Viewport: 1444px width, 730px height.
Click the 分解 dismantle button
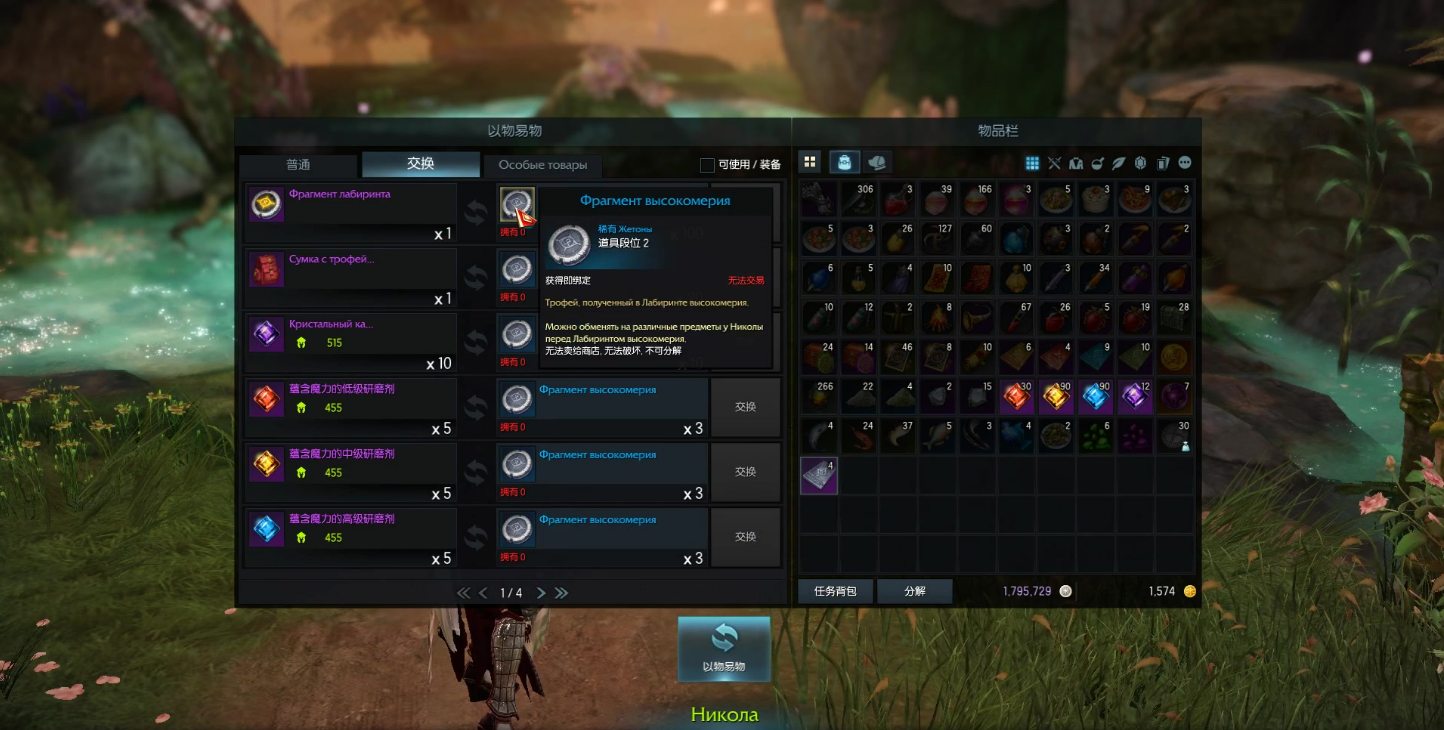pos(914,591)
